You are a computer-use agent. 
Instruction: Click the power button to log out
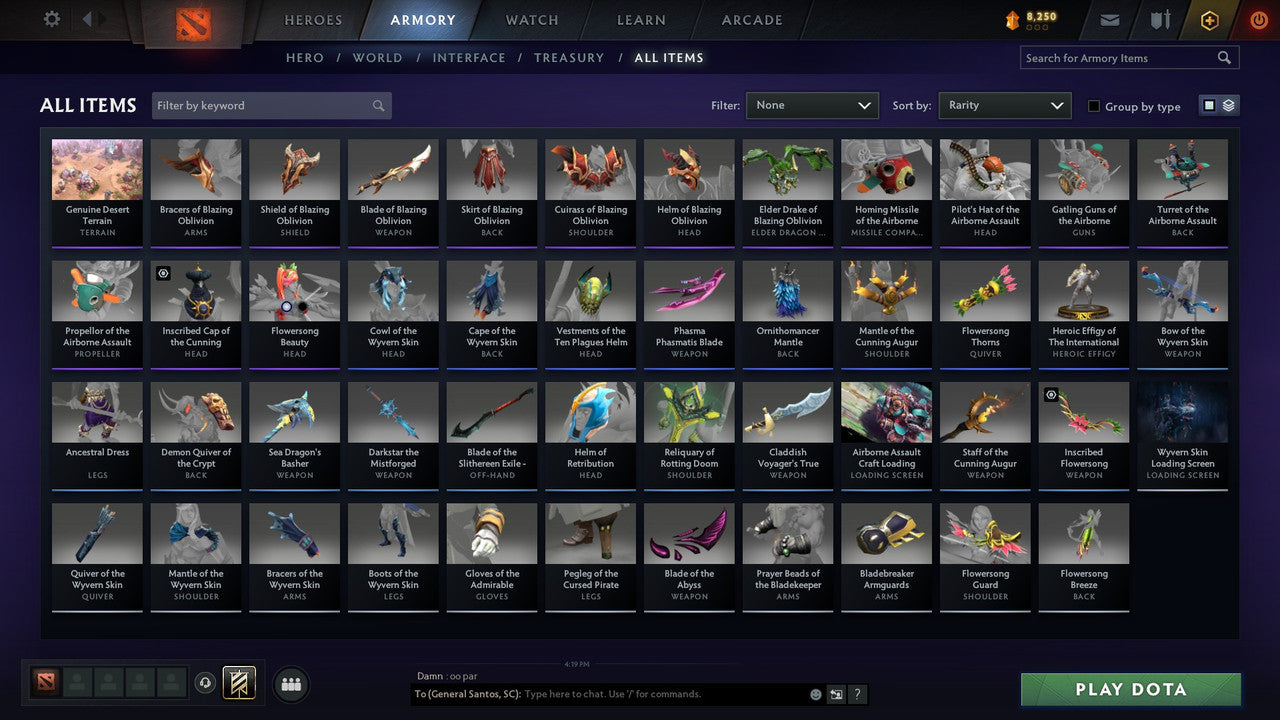pyautogui.click(x=1257, y=19)
